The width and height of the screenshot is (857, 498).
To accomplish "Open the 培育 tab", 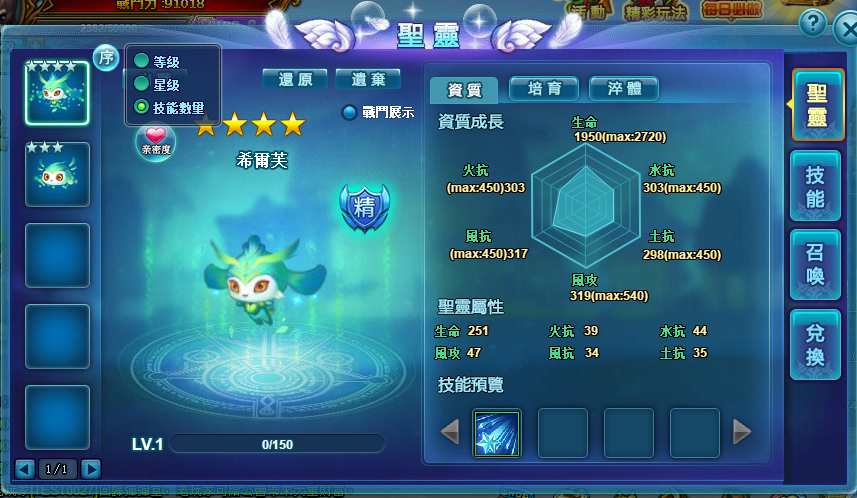I will click(544, 88).
